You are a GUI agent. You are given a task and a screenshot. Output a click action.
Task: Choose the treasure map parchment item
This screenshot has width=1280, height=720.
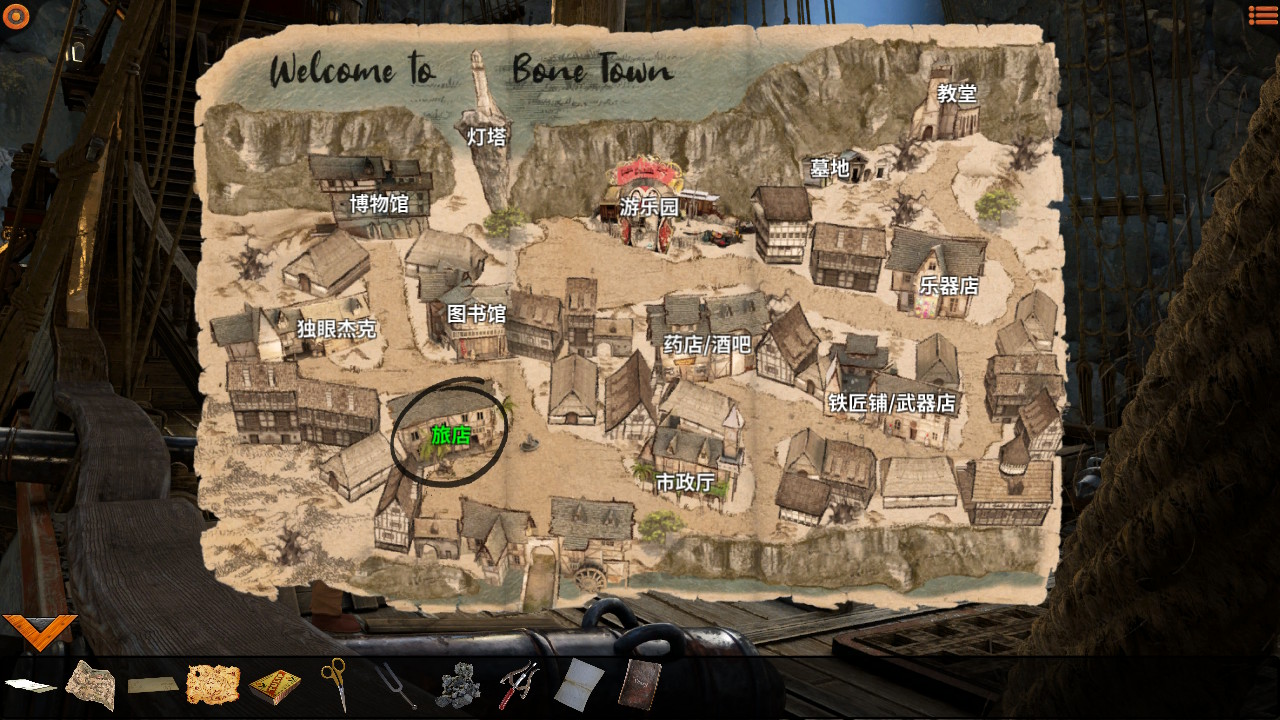(x=213, y=684)
